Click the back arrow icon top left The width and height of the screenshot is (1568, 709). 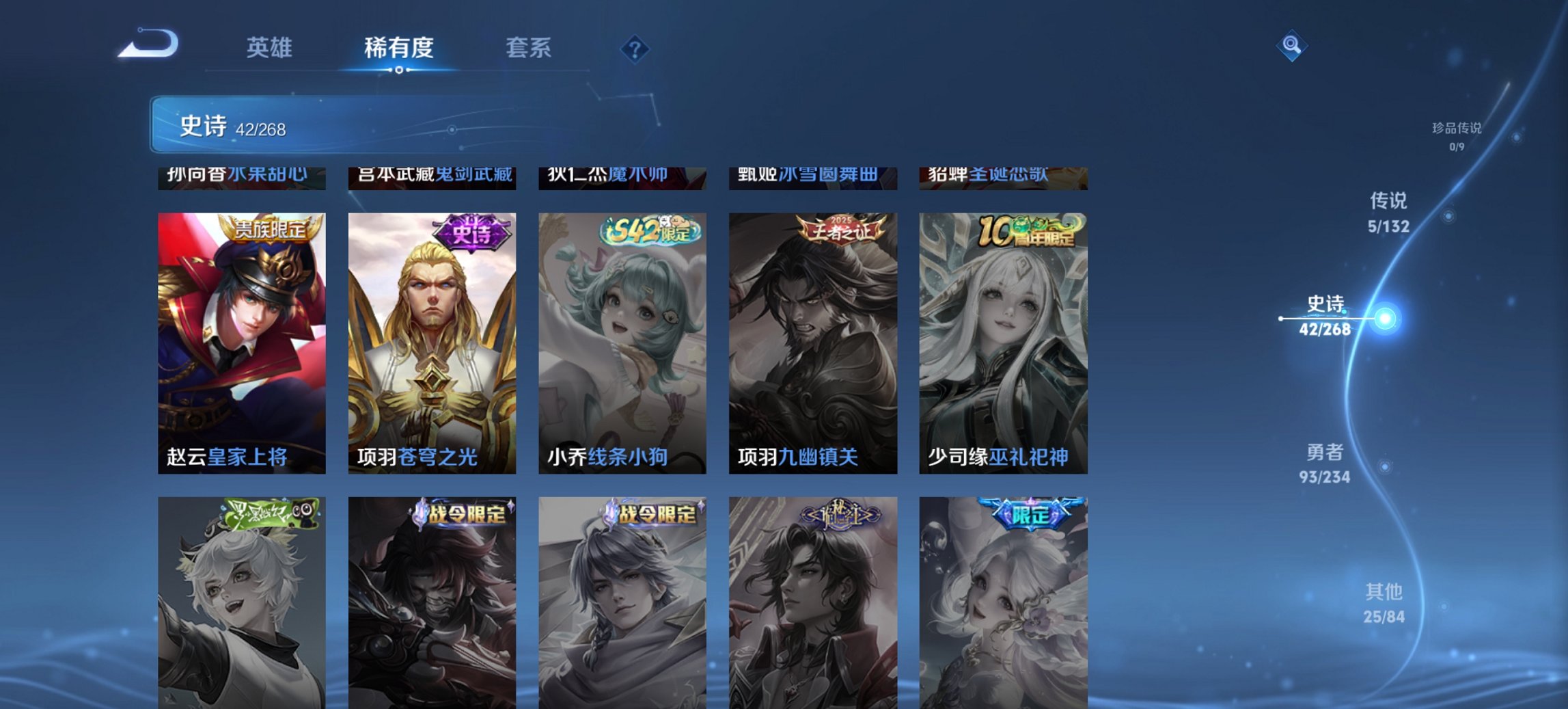[x=147, y=42]
